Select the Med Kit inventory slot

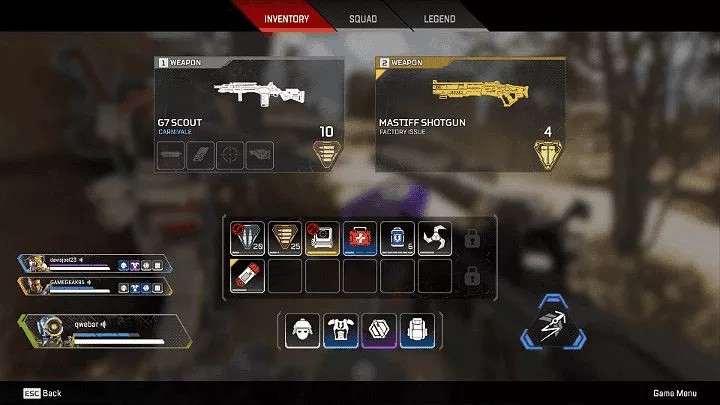coord(360,237)
